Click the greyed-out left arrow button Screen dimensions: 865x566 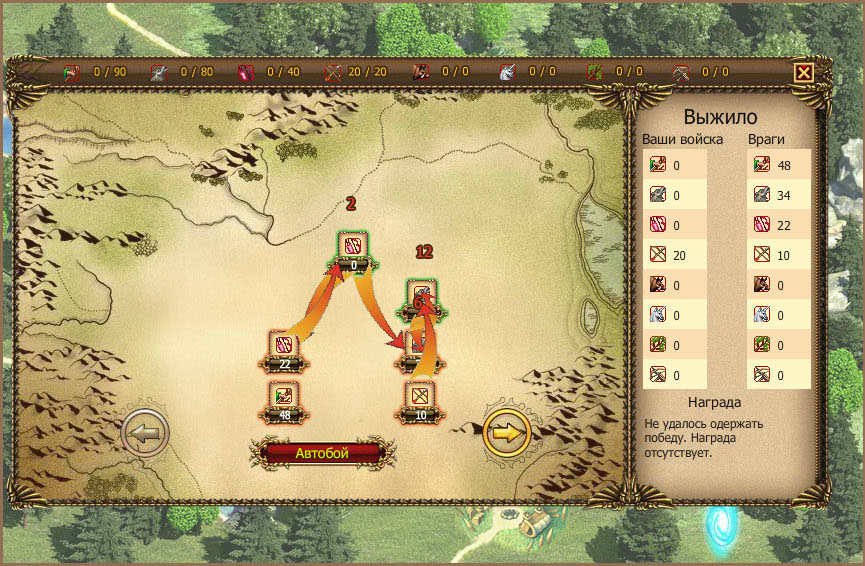click(145, 433)
